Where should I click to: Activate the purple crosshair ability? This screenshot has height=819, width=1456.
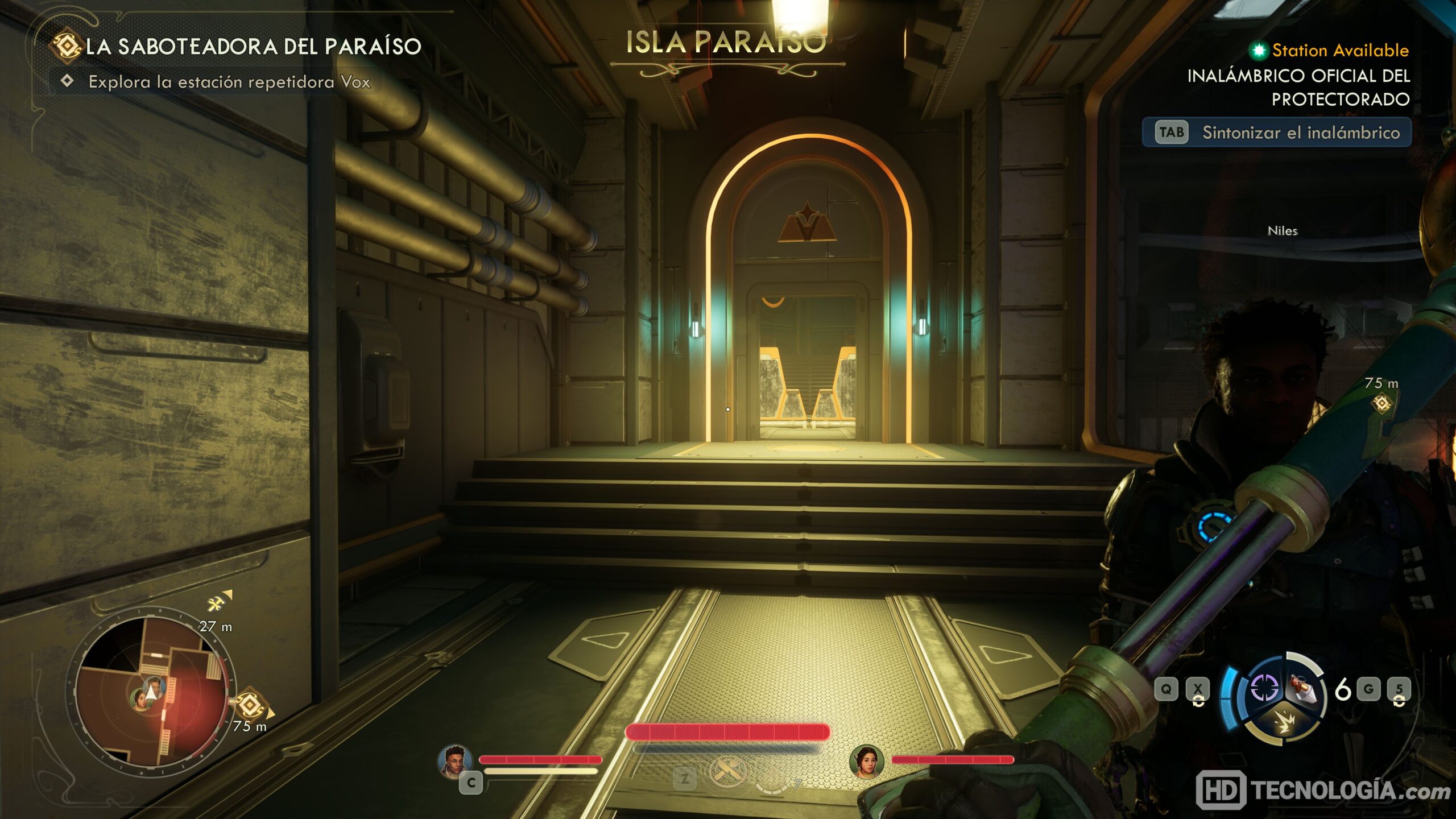1265,688
